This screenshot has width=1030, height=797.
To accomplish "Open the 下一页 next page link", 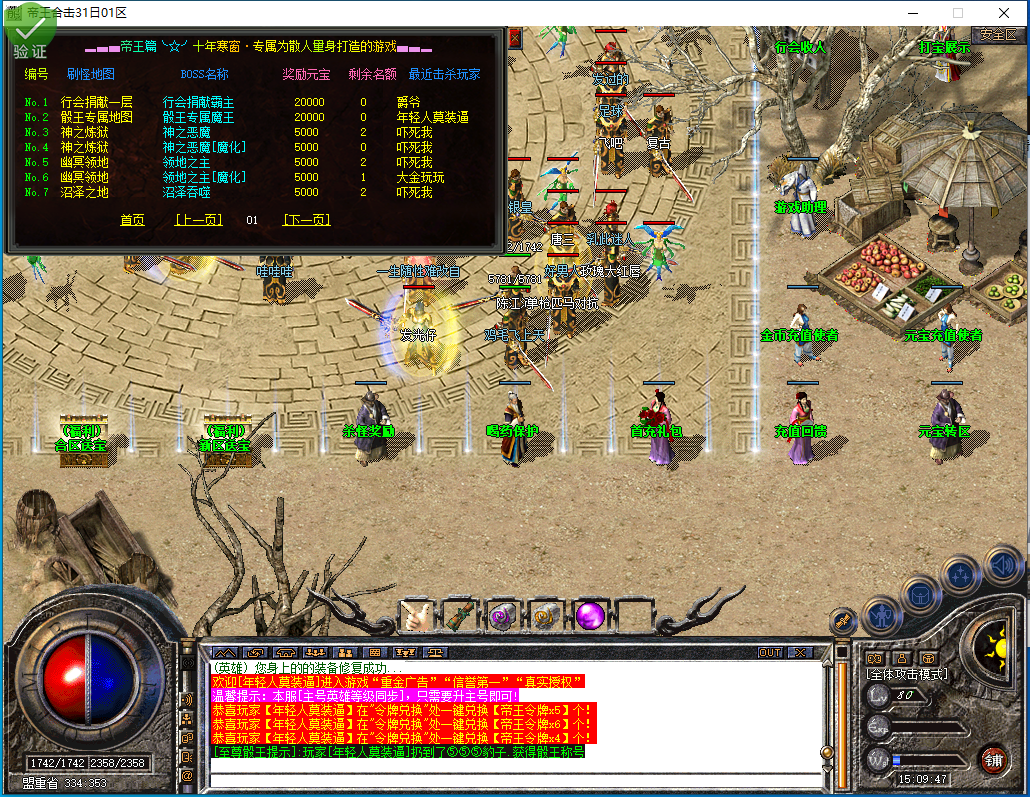I will pos(306,220).
